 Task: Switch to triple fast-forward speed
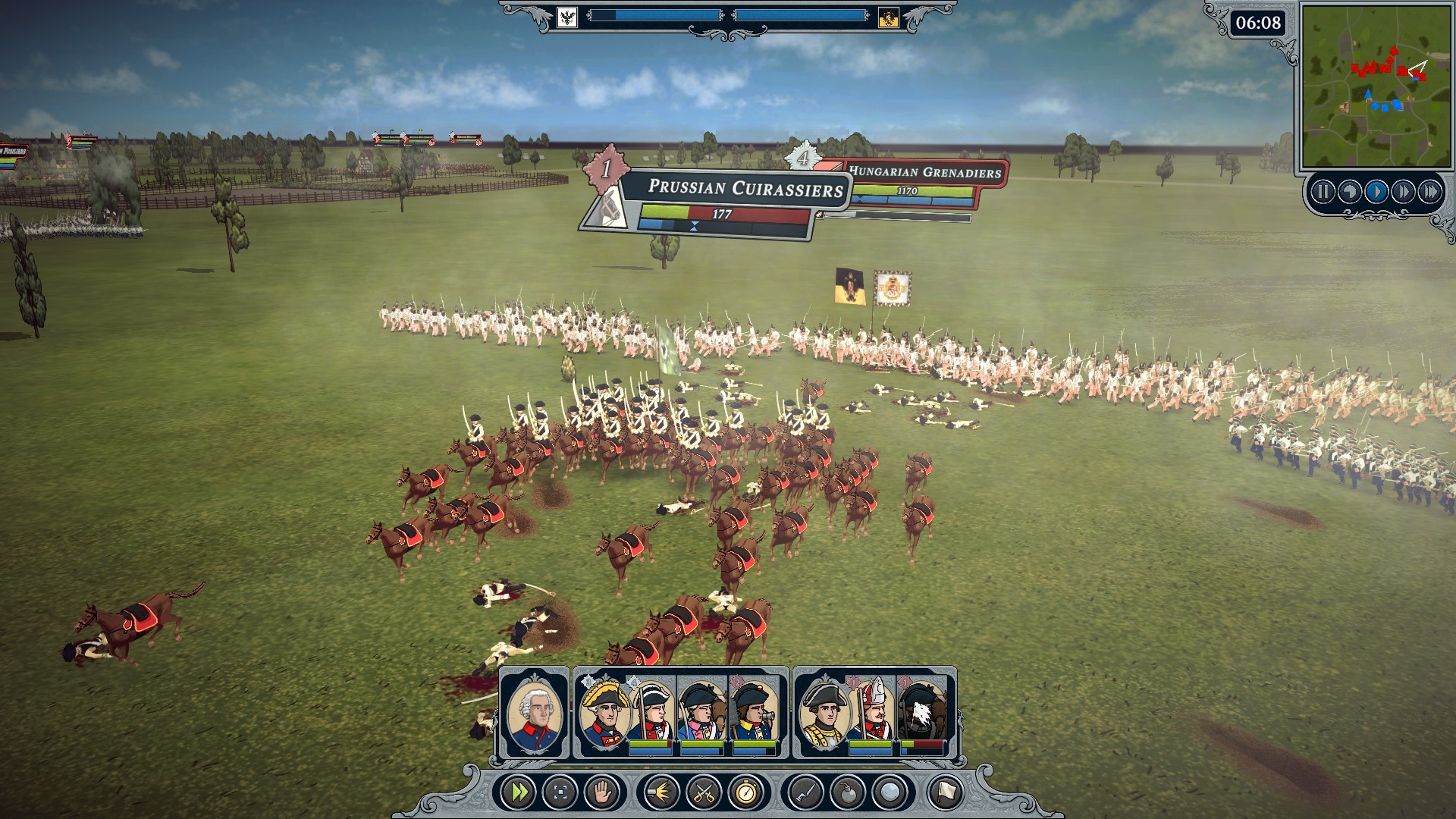[1430, 192]
